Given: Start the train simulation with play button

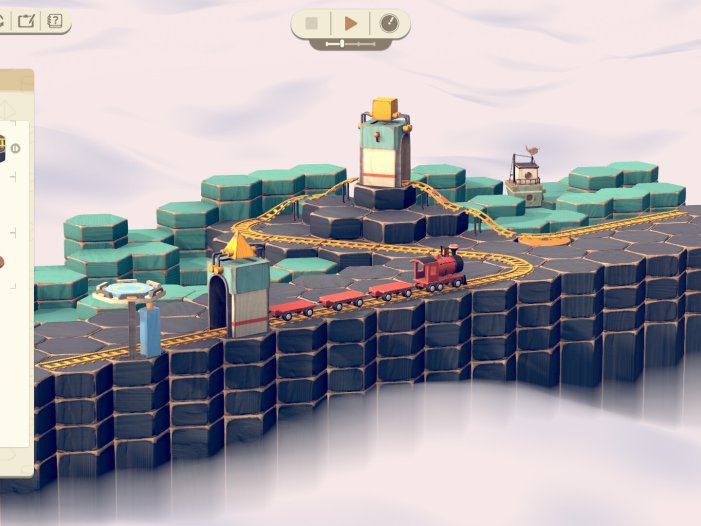Looking at the screenshot, I should coord(350,23).
